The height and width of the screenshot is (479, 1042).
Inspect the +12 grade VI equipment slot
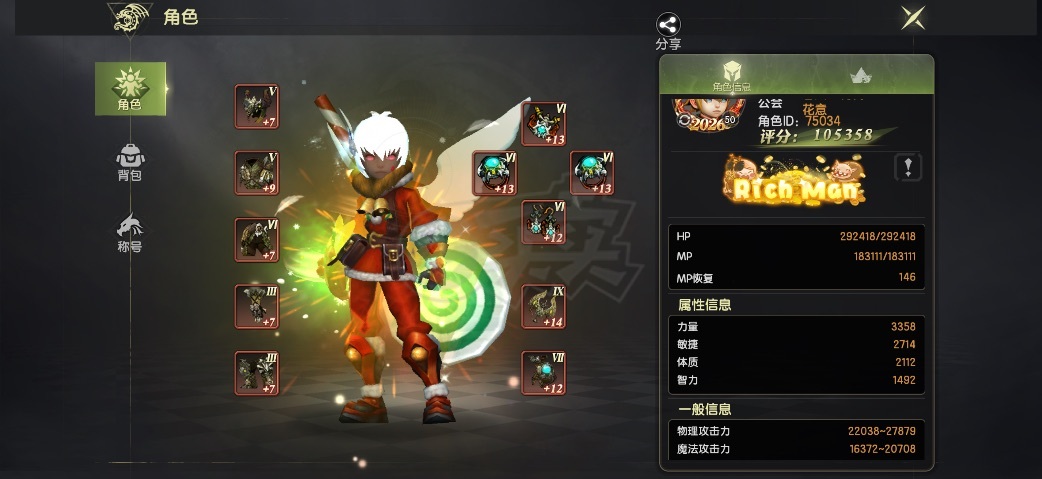coord(544,222)
